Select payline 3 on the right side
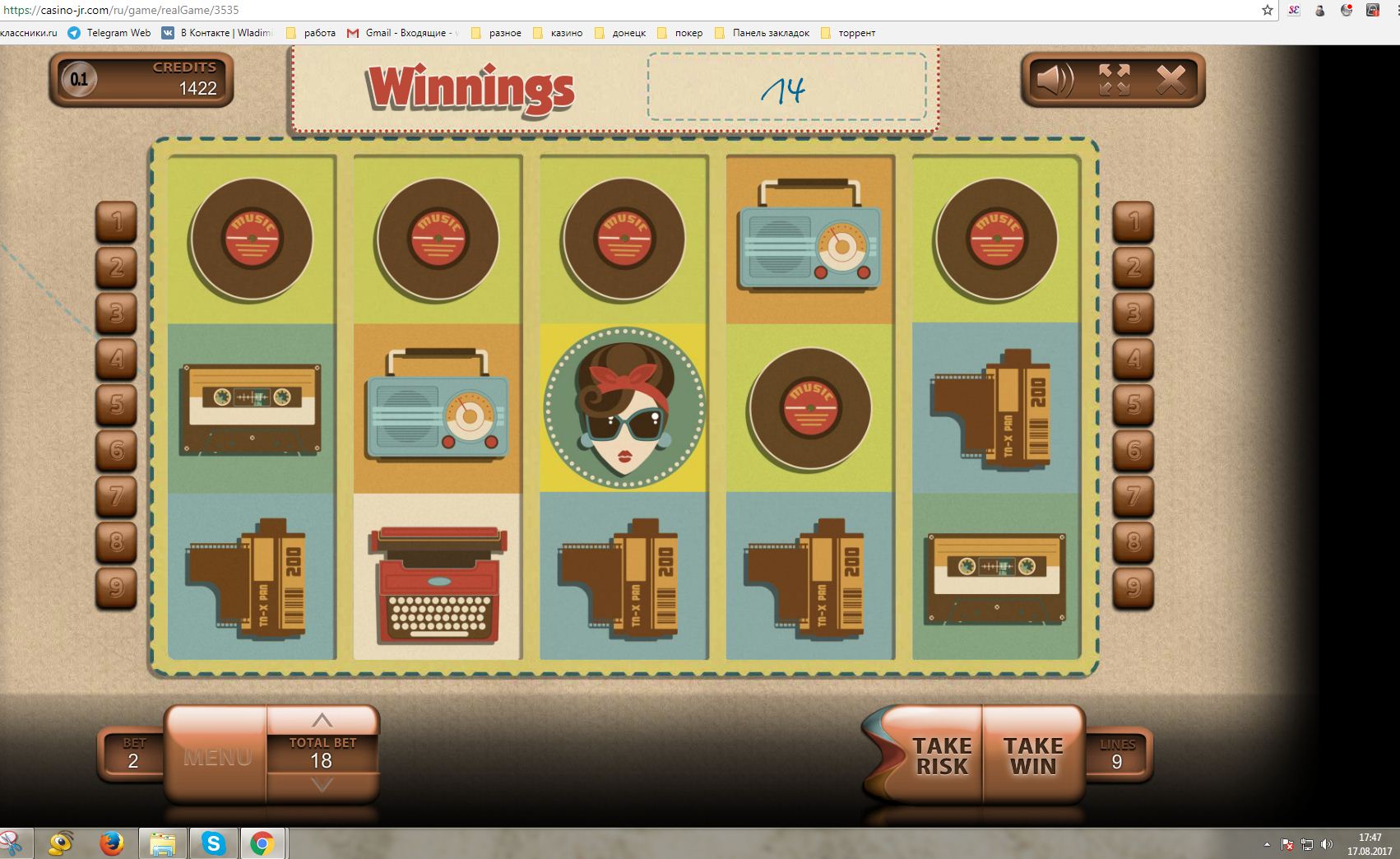1400x859 pixels. coord(1133,313)
